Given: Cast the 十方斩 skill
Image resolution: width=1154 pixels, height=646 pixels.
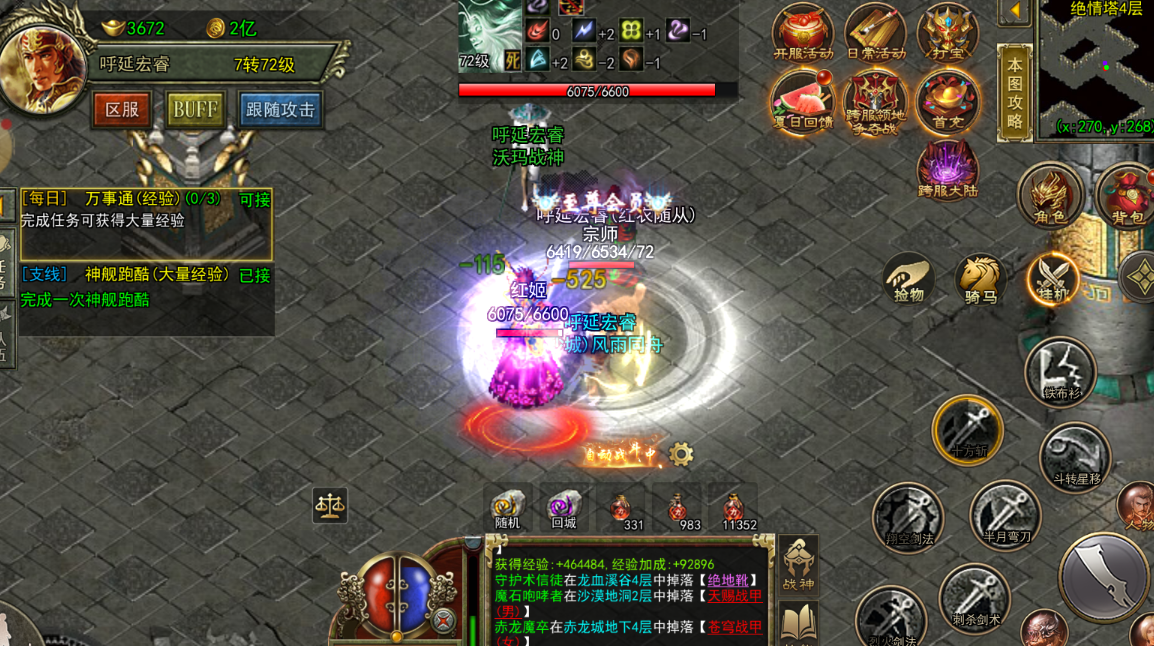Looking at the screenshot, I should click(x=967, y=430).
